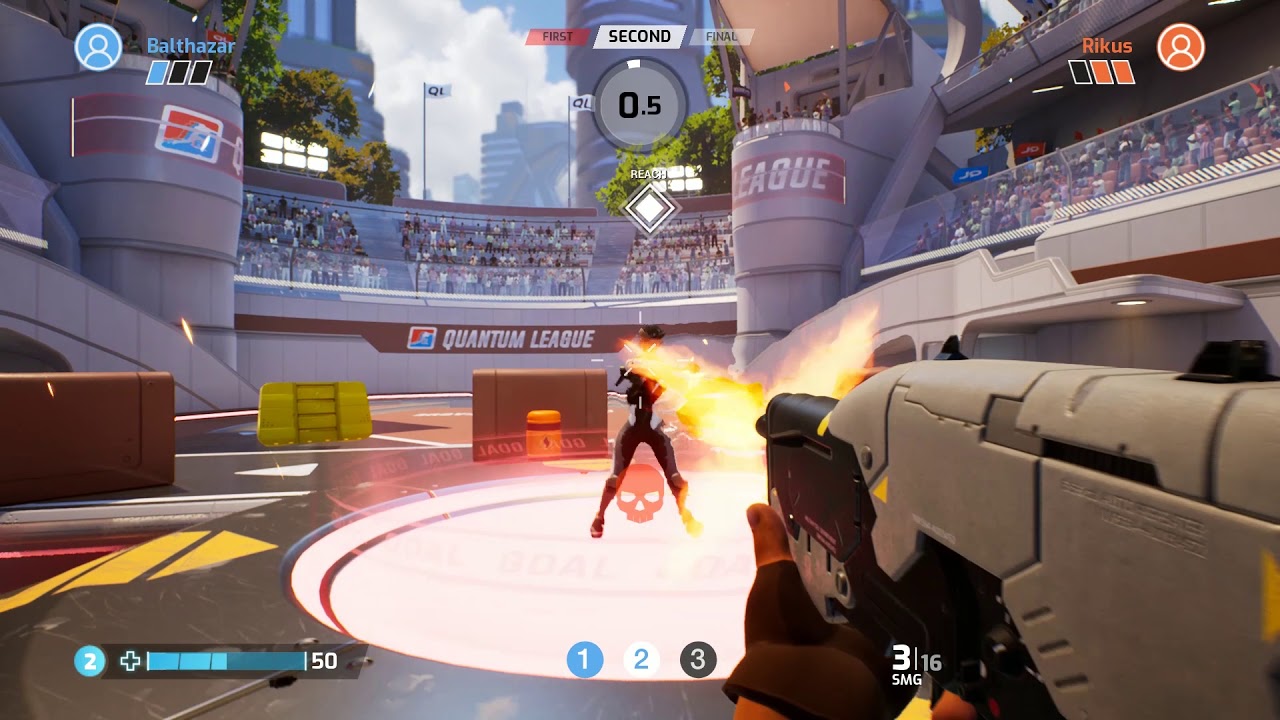Click the SMG weapon label

click(x=905, y=680)
